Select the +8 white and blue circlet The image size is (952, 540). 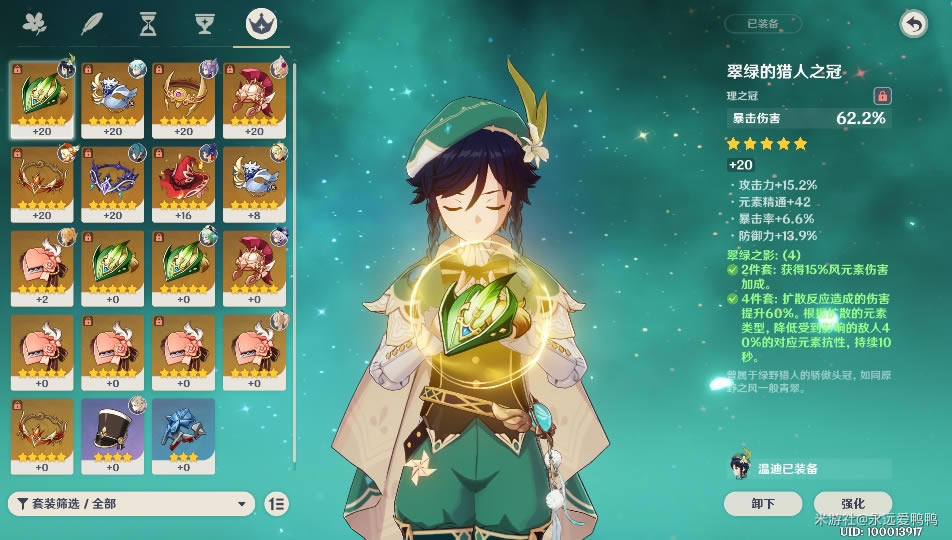[255, 184]
